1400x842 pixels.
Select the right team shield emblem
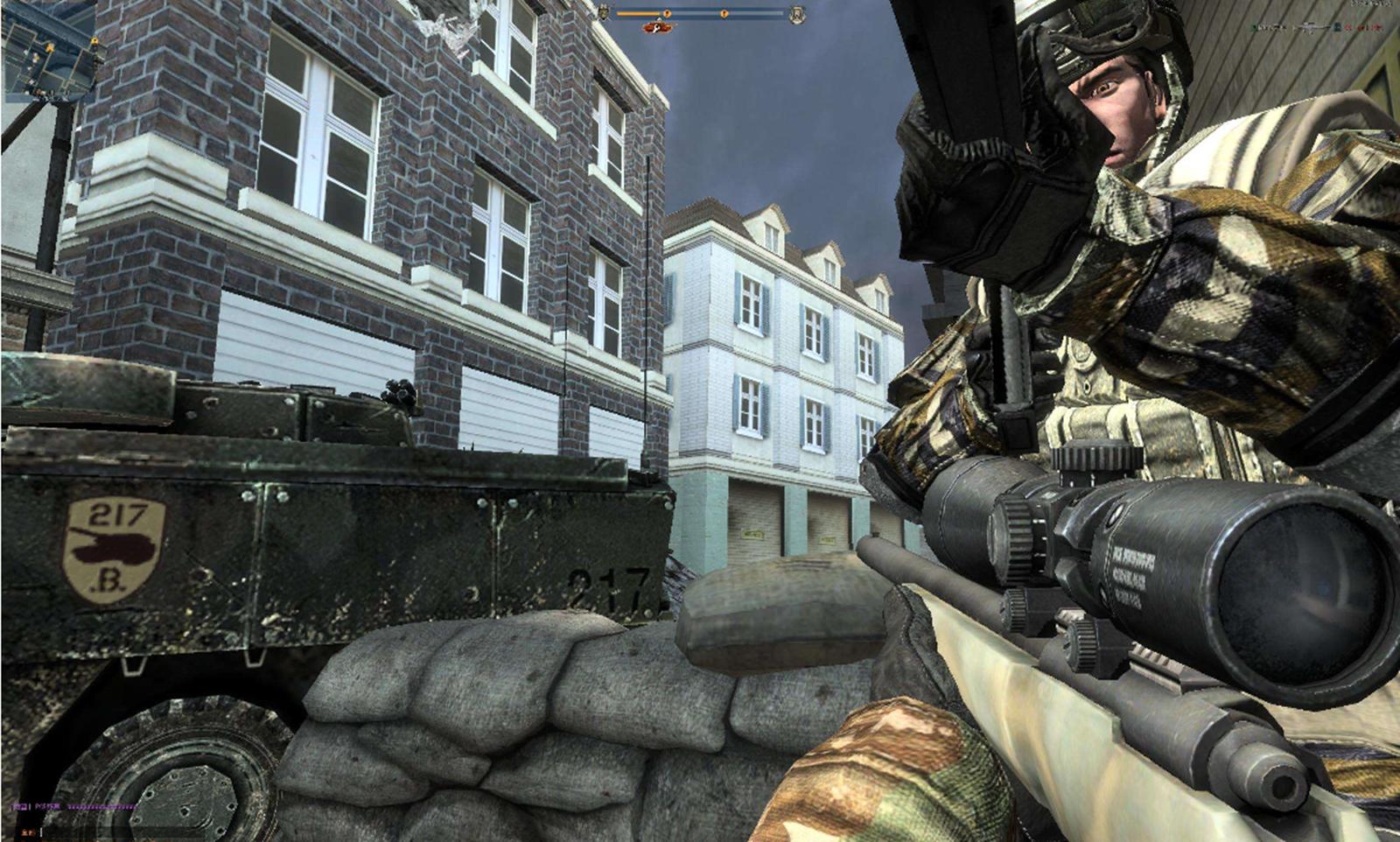click(x=797, y=14)
